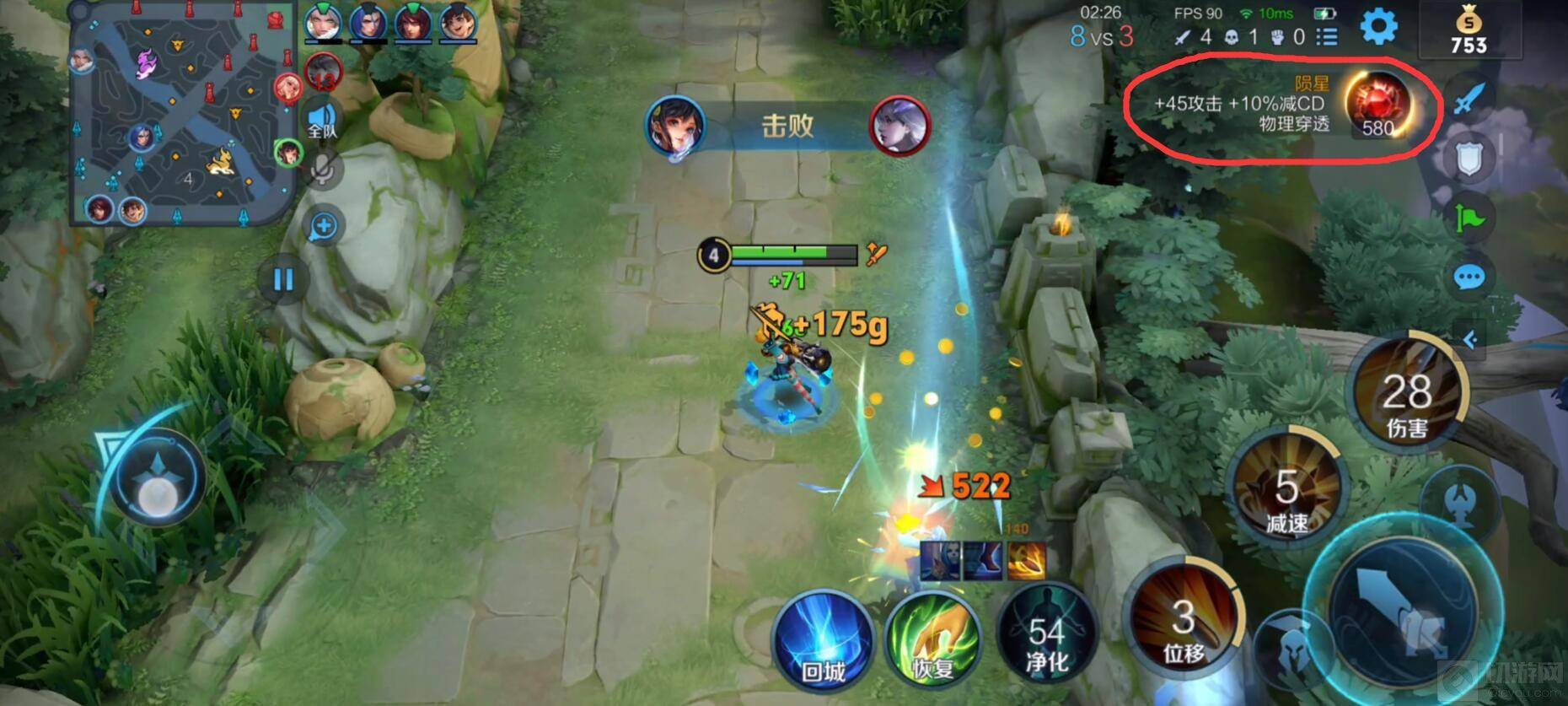Use the 回城 recall ability

pyautogui.click(x=823, y=641)
